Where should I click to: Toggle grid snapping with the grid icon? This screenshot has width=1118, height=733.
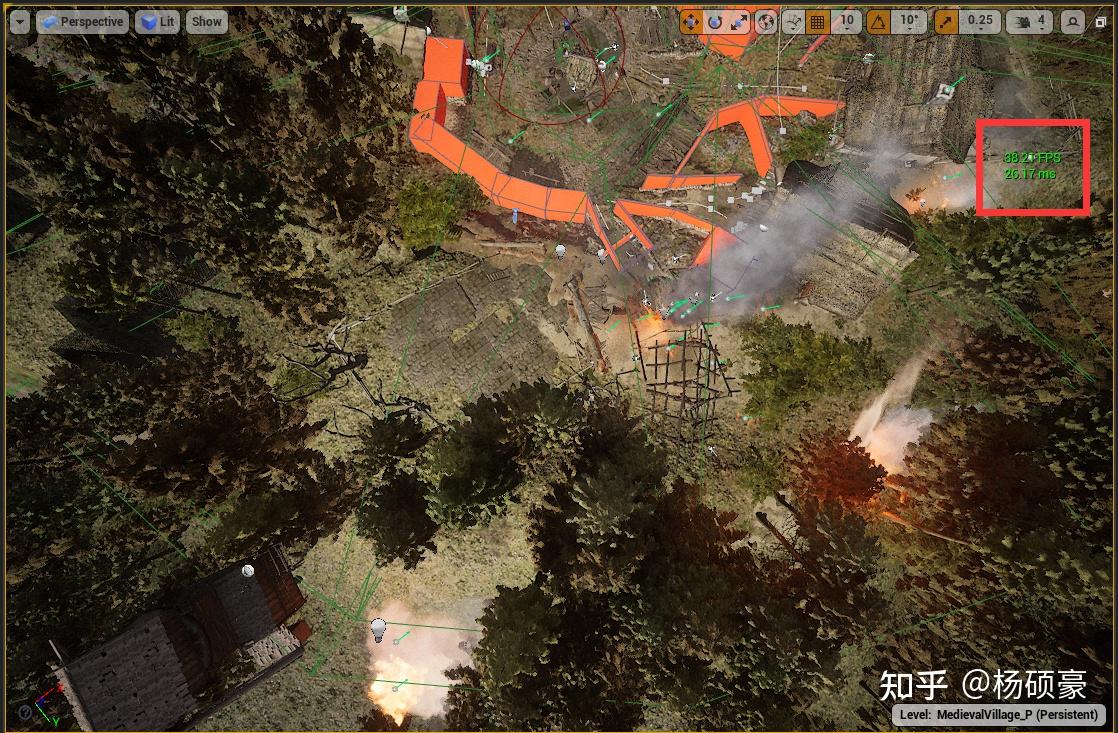(818, 22)
